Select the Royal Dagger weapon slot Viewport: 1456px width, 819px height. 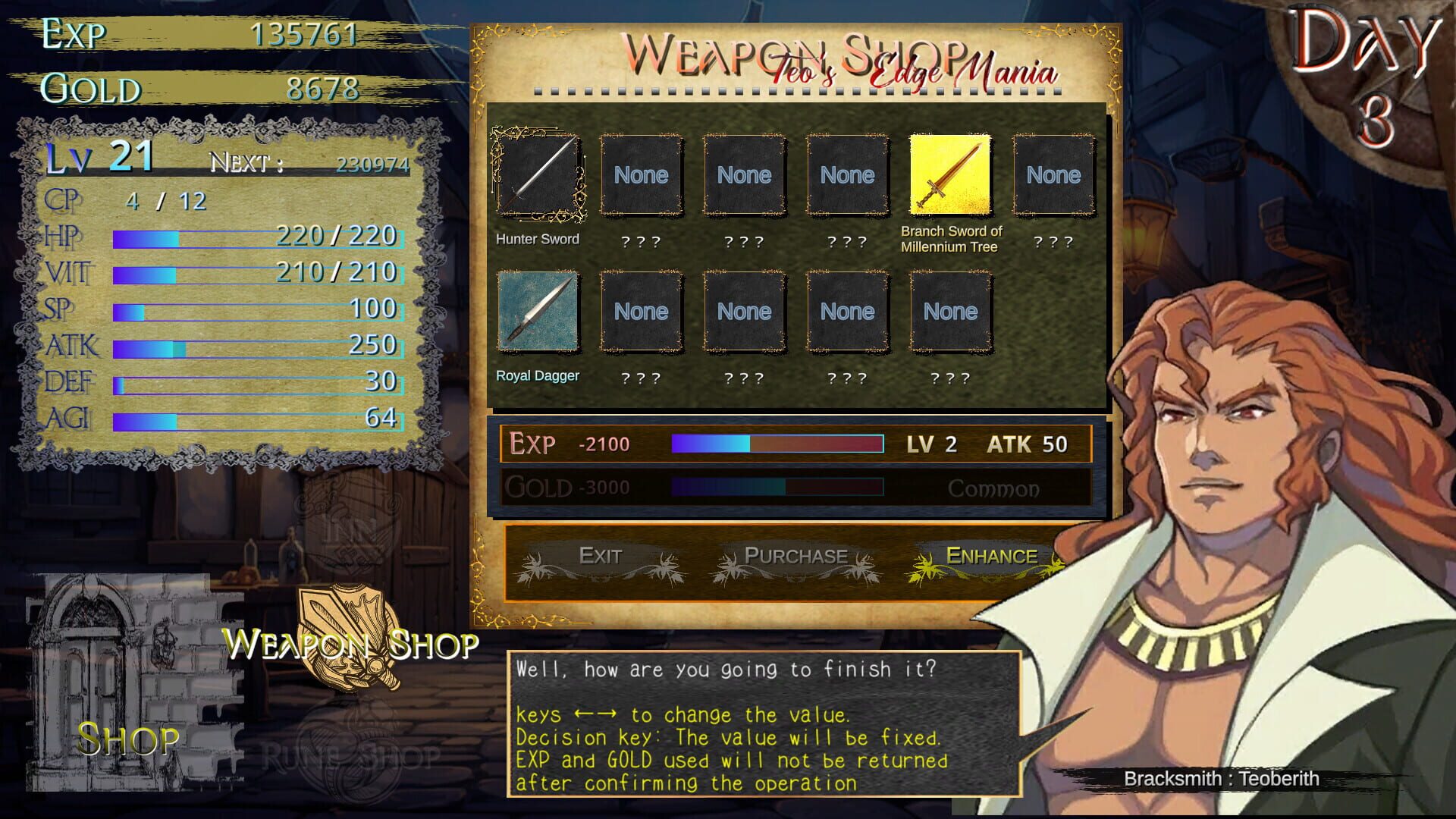pyautogui.click(x=538, y=312)
